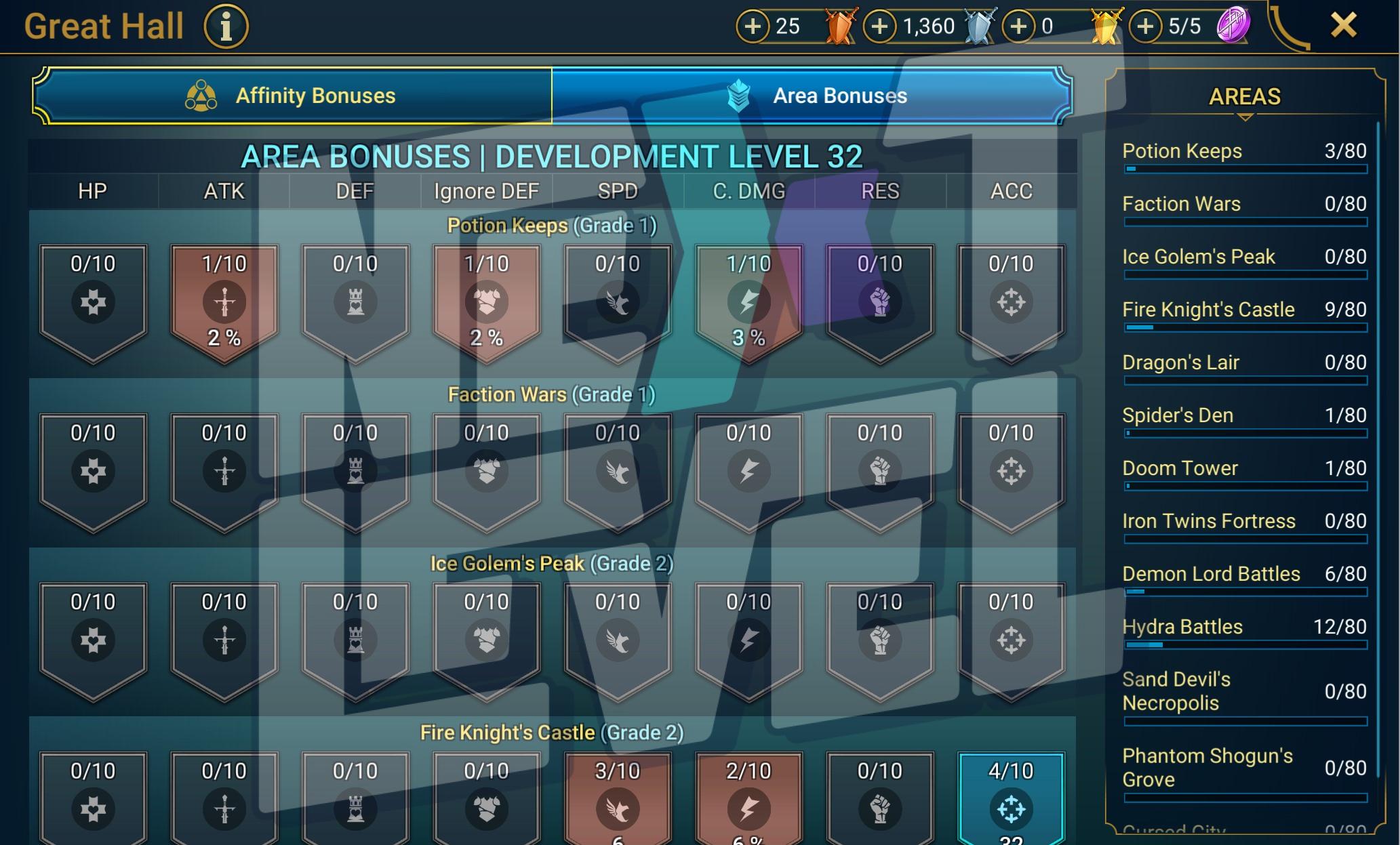Select Fire Knight's Castle ACC bonus shield

tap(1011, 800)
